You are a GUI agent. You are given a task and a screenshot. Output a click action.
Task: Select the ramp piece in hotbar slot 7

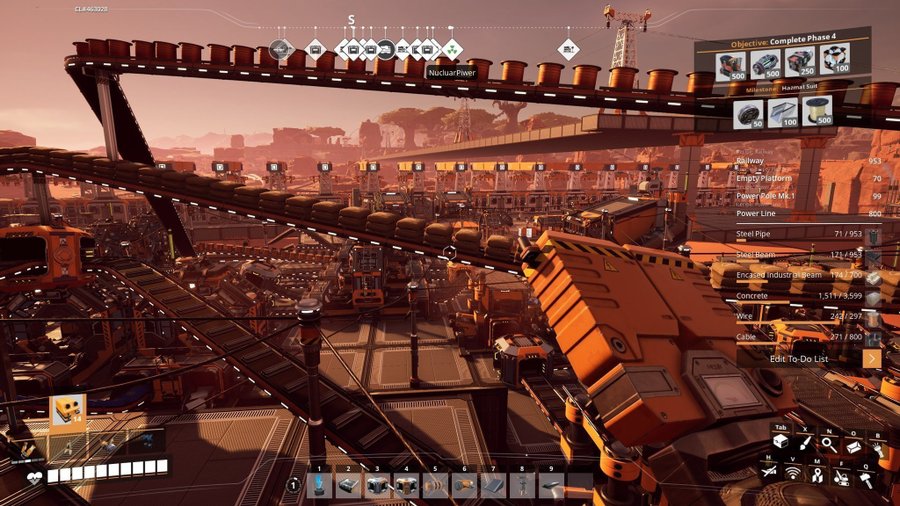click(493, 485)
